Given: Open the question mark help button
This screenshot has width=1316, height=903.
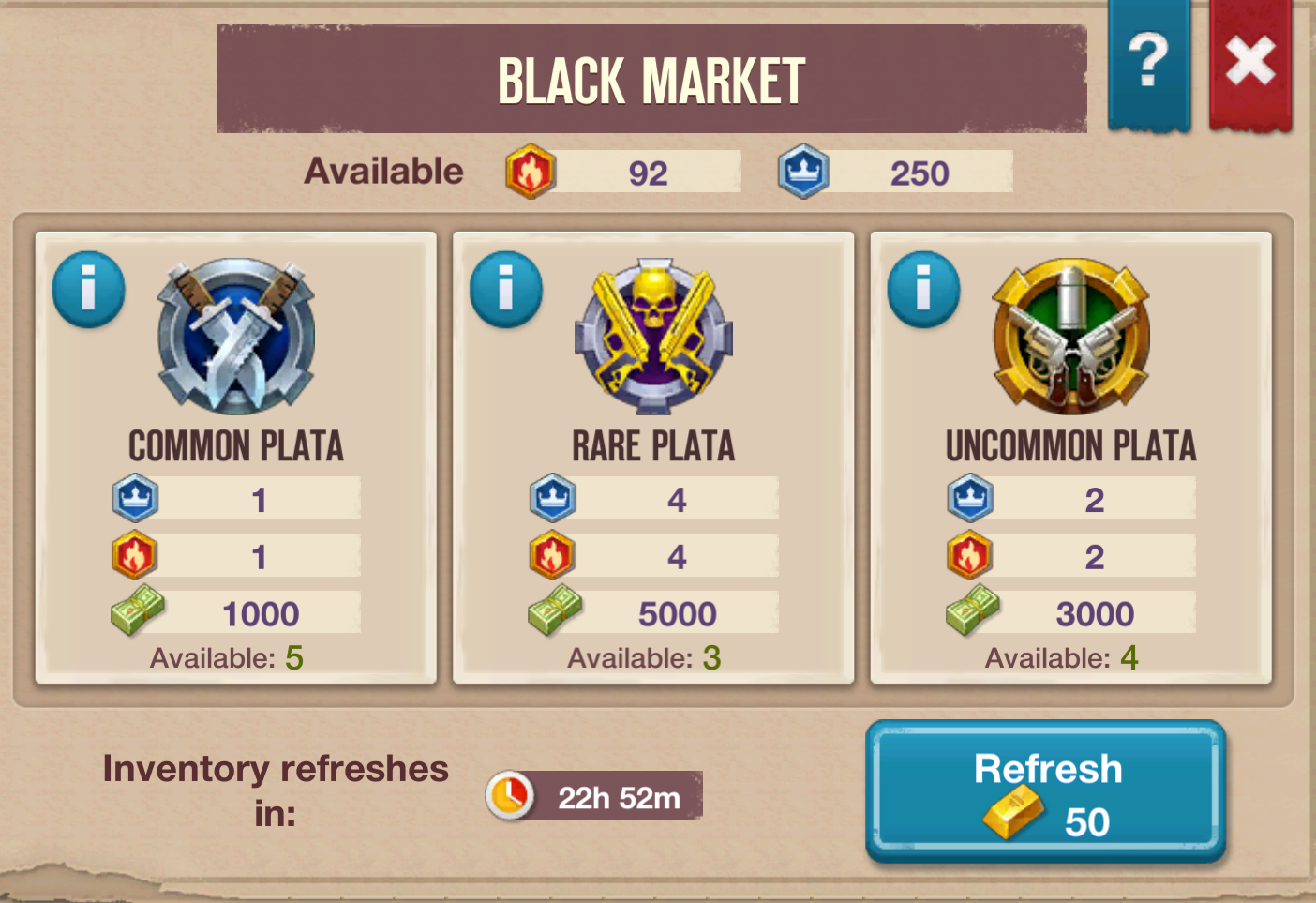Looking at the screenshot, I should (1149, 64).
